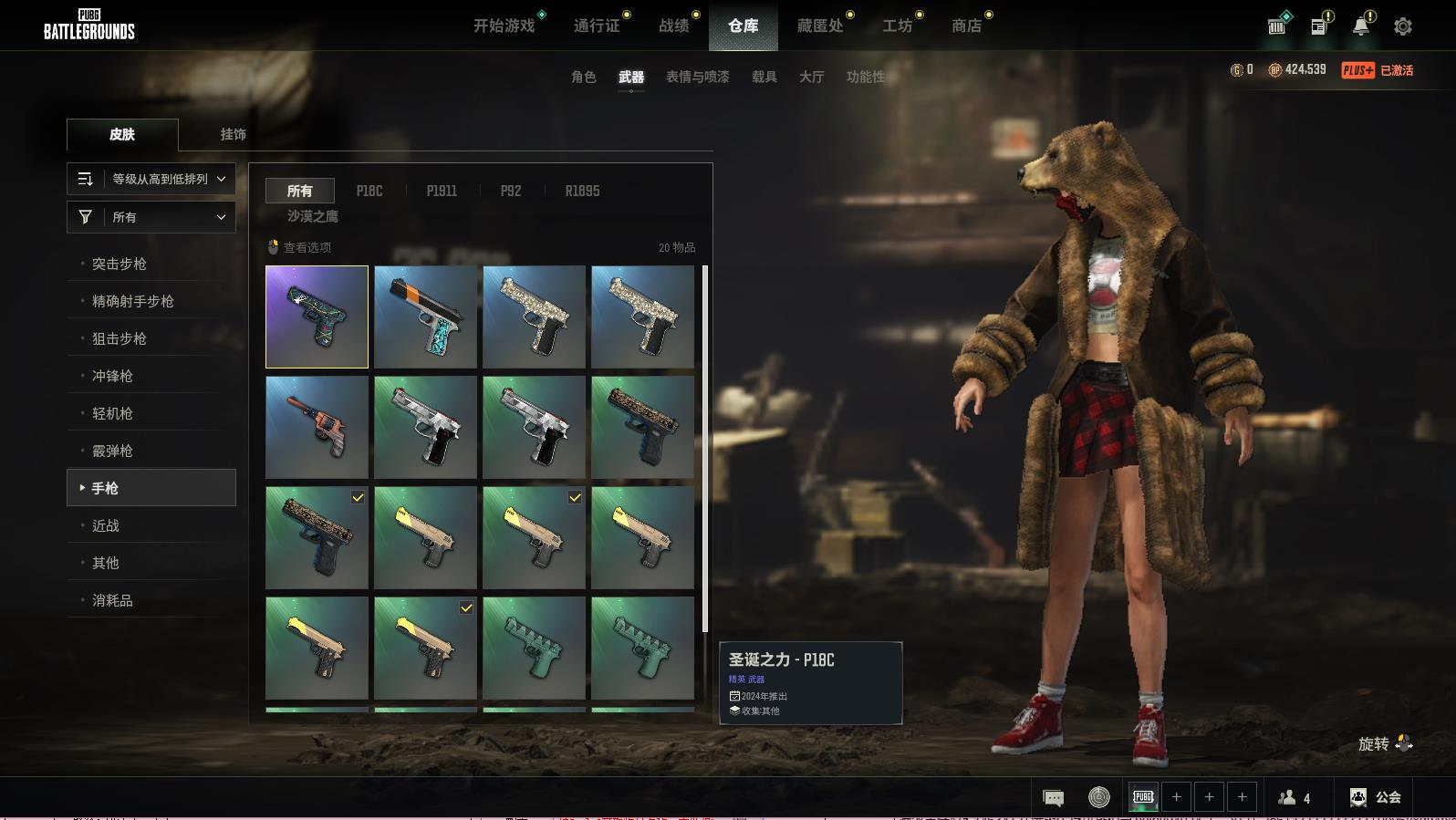Open the 公会 guild button
This screenshot has height=820, width=1456.
[1376, 797]
